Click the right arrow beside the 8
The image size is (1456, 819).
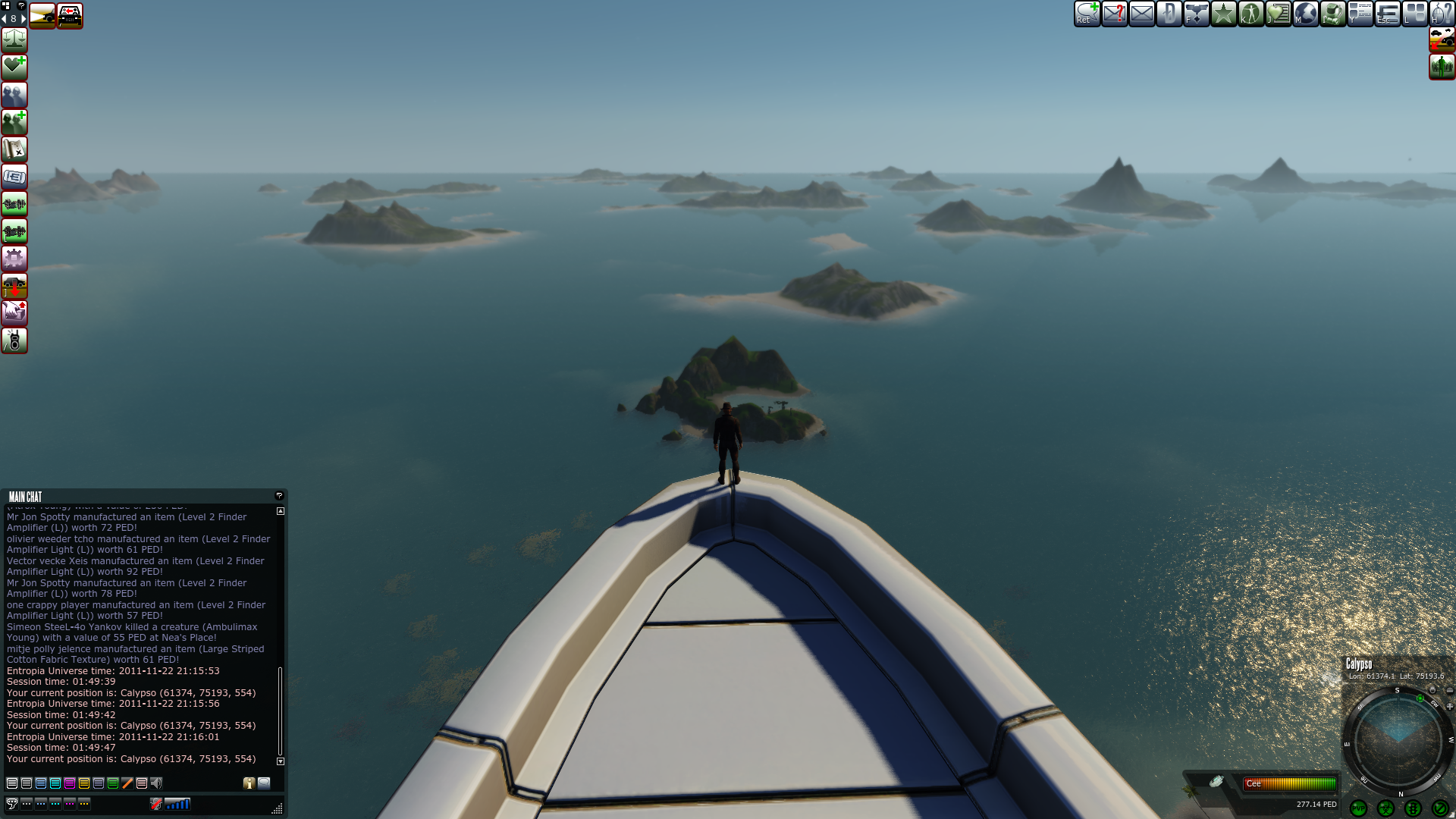24,17
